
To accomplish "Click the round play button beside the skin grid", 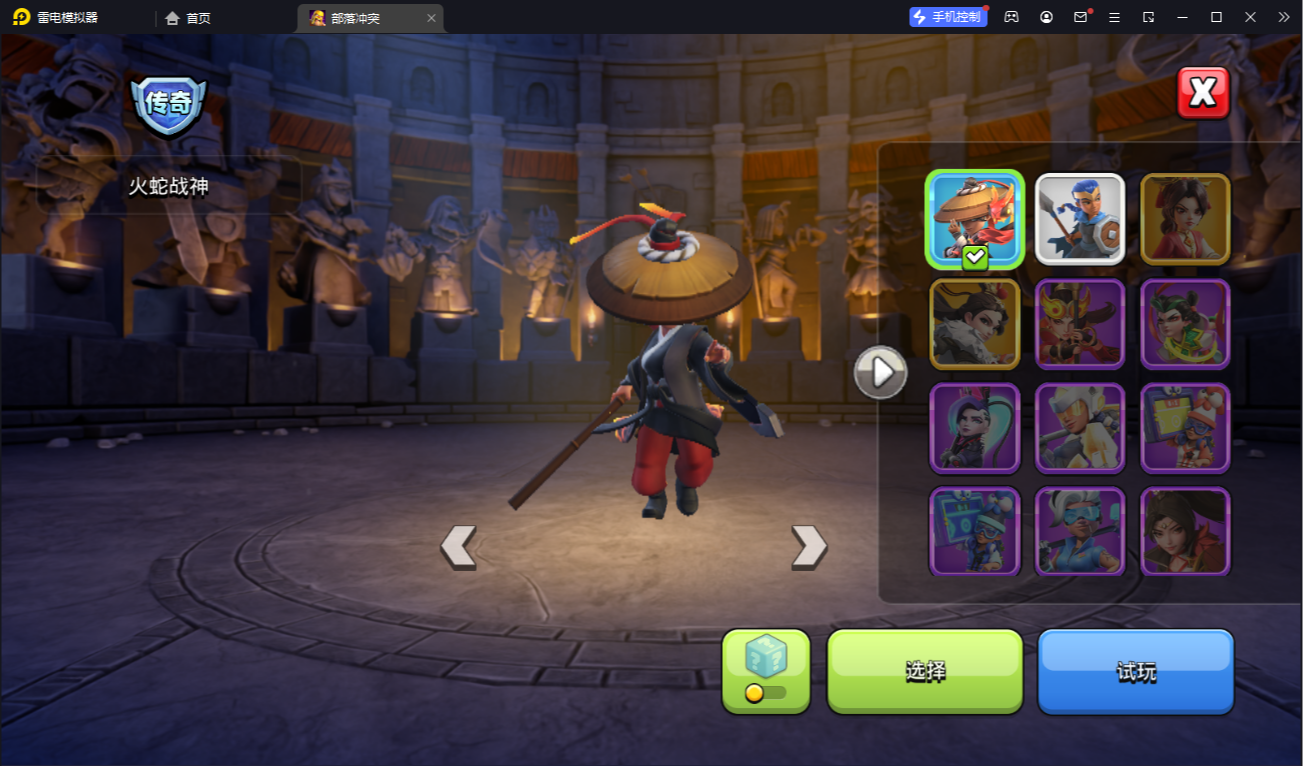I will [880, 373].
